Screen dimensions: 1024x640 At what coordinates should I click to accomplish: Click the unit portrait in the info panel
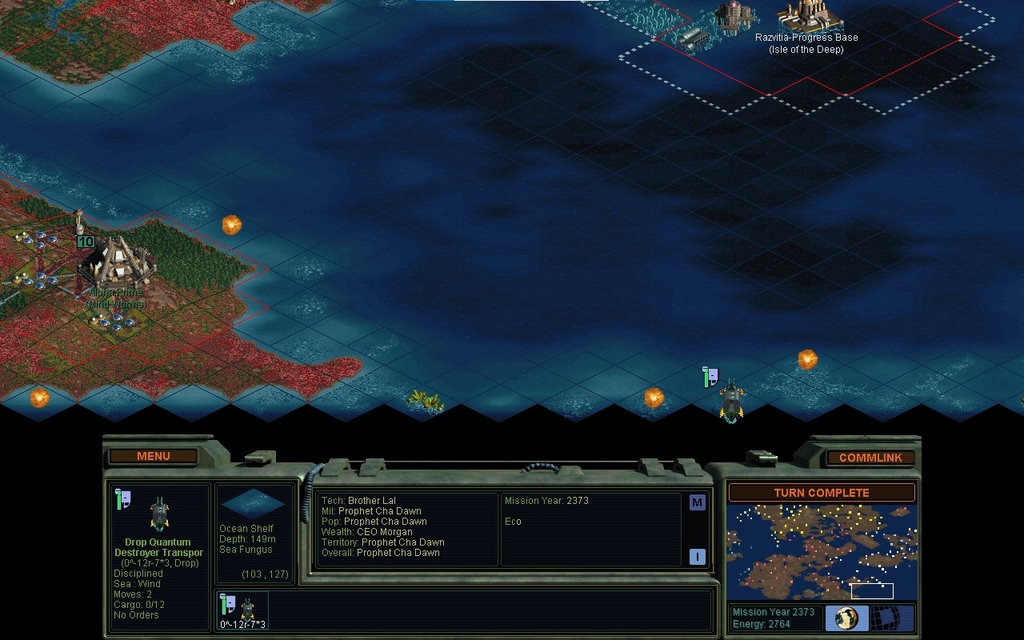159,513
